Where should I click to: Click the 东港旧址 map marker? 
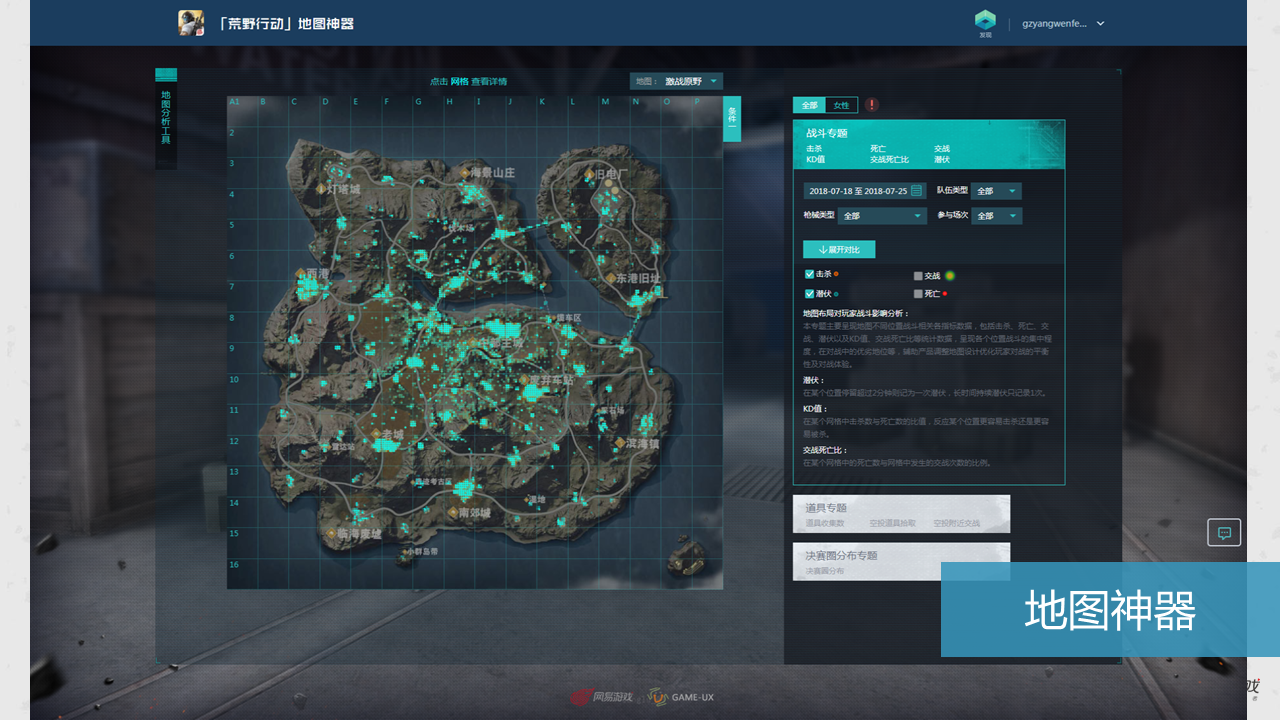611,277
